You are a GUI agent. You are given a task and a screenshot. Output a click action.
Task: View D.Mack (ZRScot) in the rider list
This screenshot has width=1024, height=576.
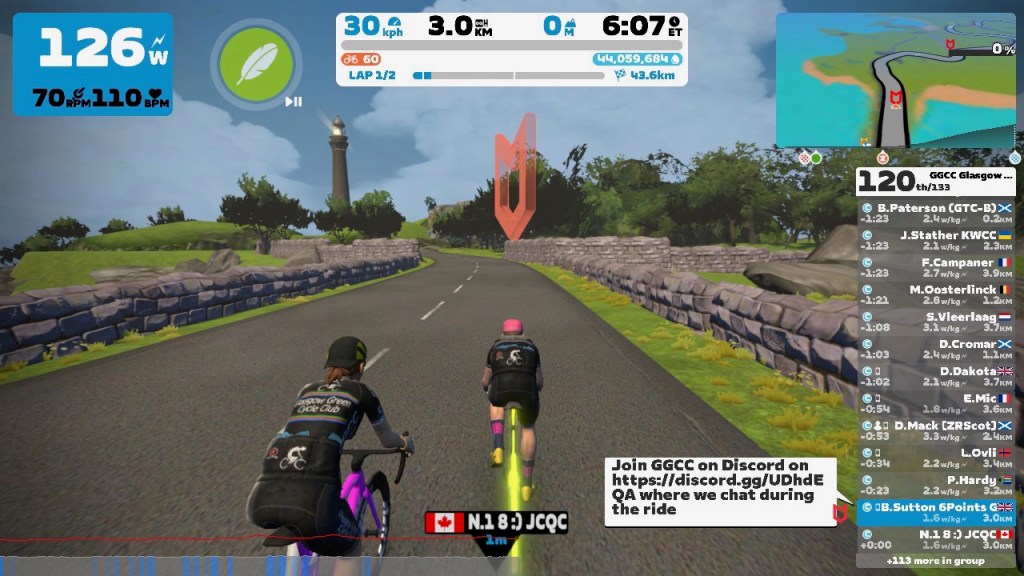tap(937, 429)
